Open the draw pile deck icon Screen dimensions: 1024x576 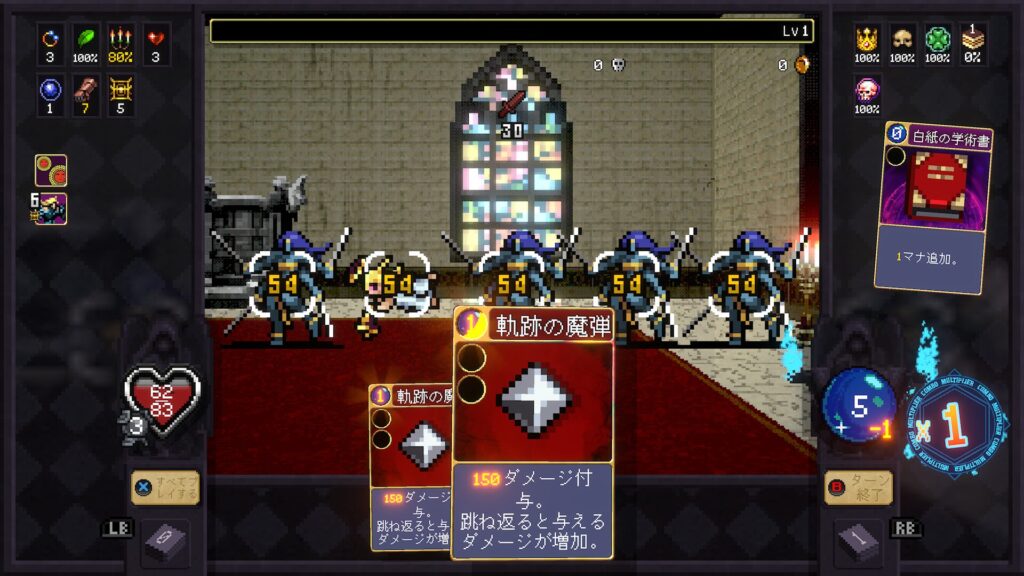click(x=165, y=541)
